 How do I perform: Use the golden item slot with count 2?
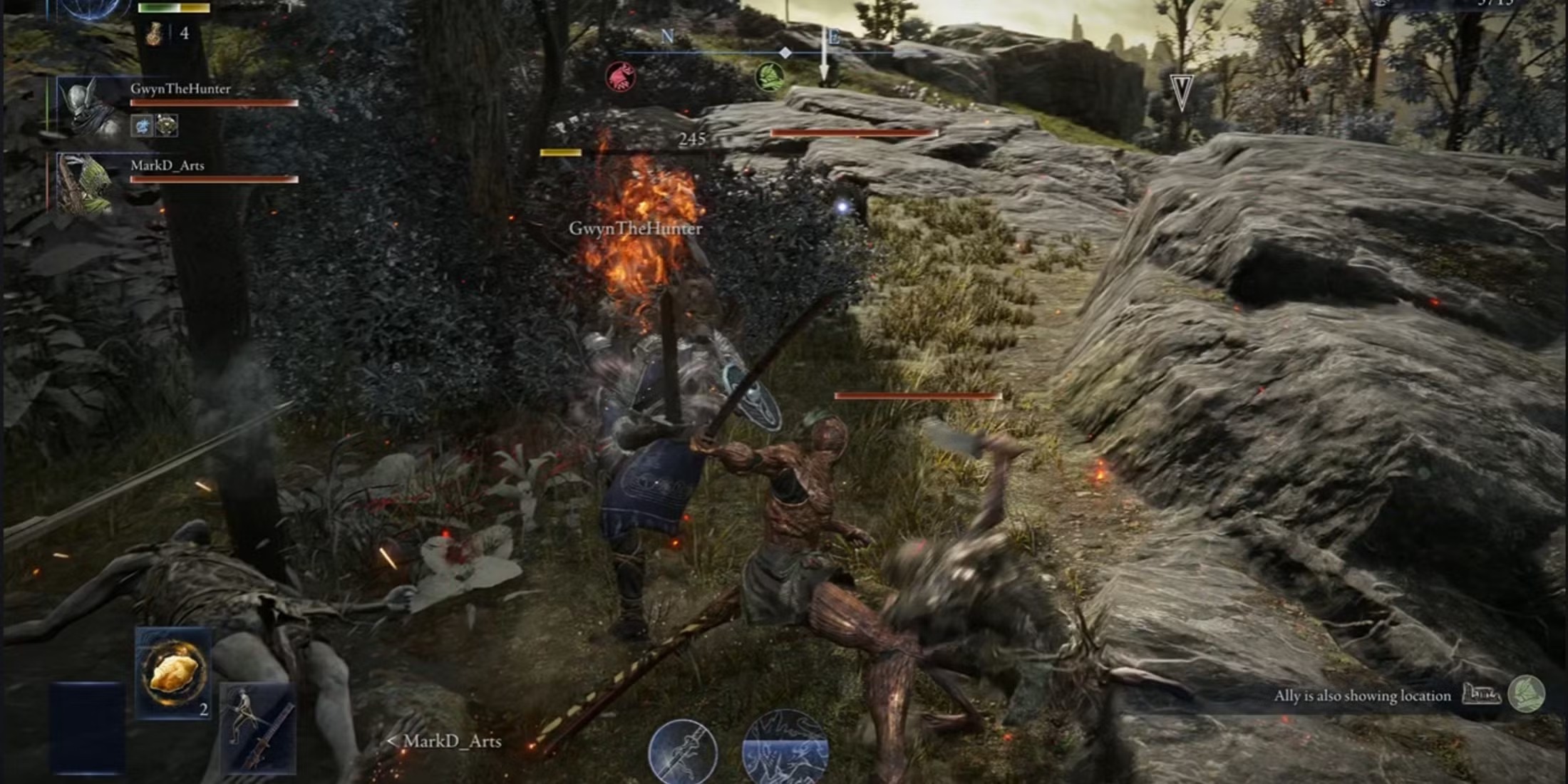point(173,672)
